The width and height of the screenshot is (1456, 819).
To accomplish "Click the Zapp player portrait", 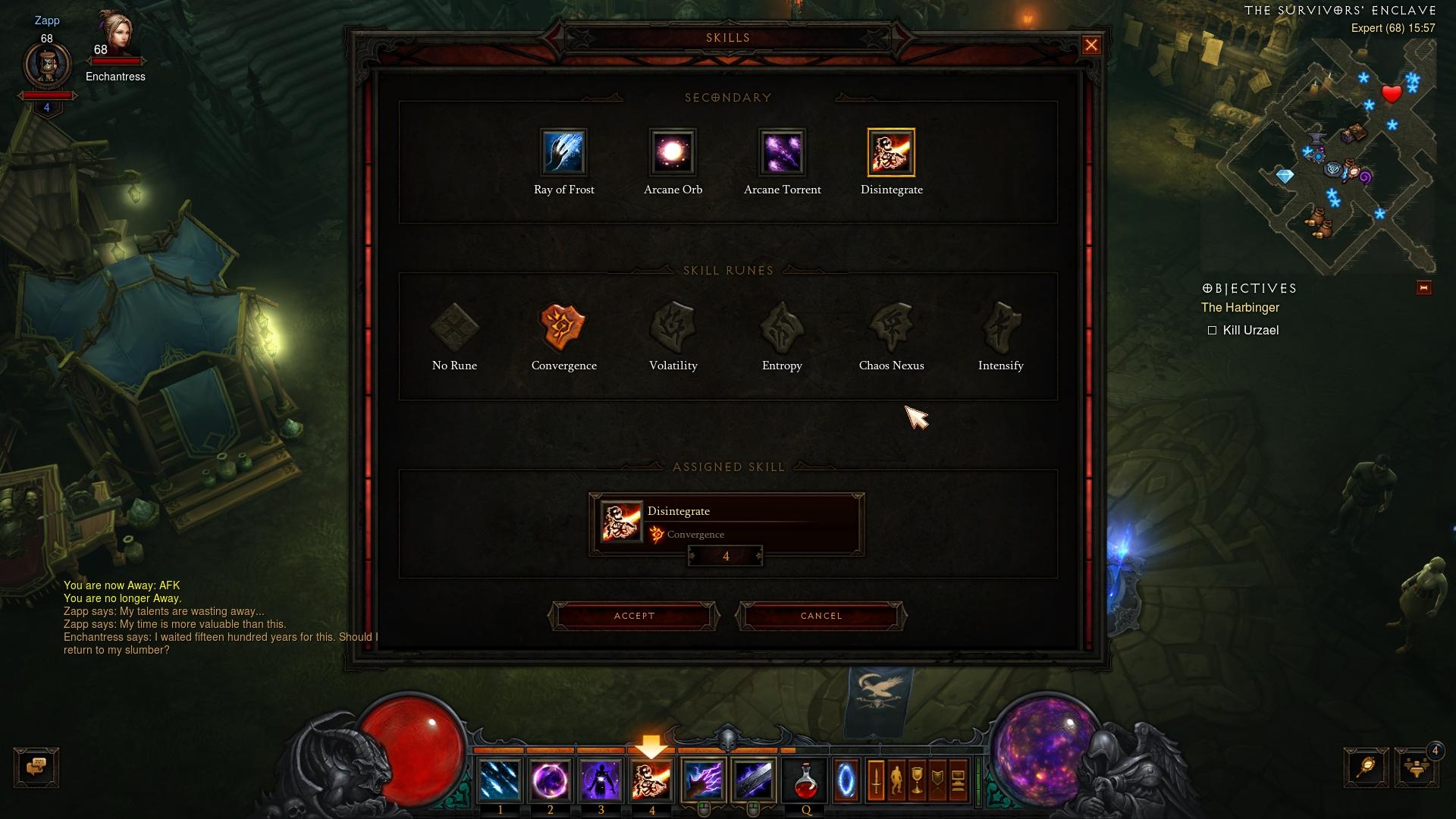I will [x=47, y=66].
